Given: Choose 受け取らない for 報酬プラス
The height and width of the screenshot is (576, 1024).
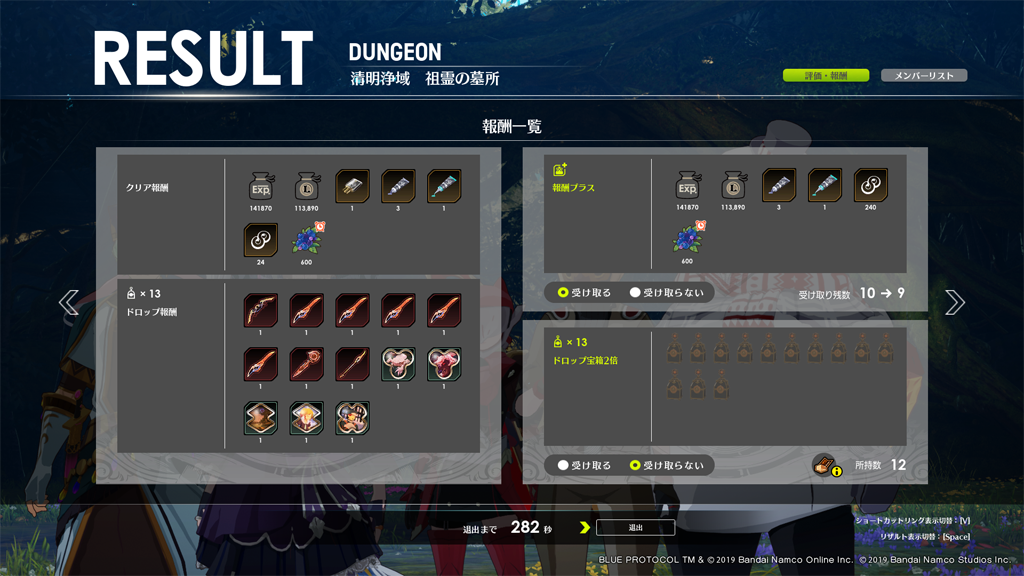Looking at the screenshot, I should point(635,293).
